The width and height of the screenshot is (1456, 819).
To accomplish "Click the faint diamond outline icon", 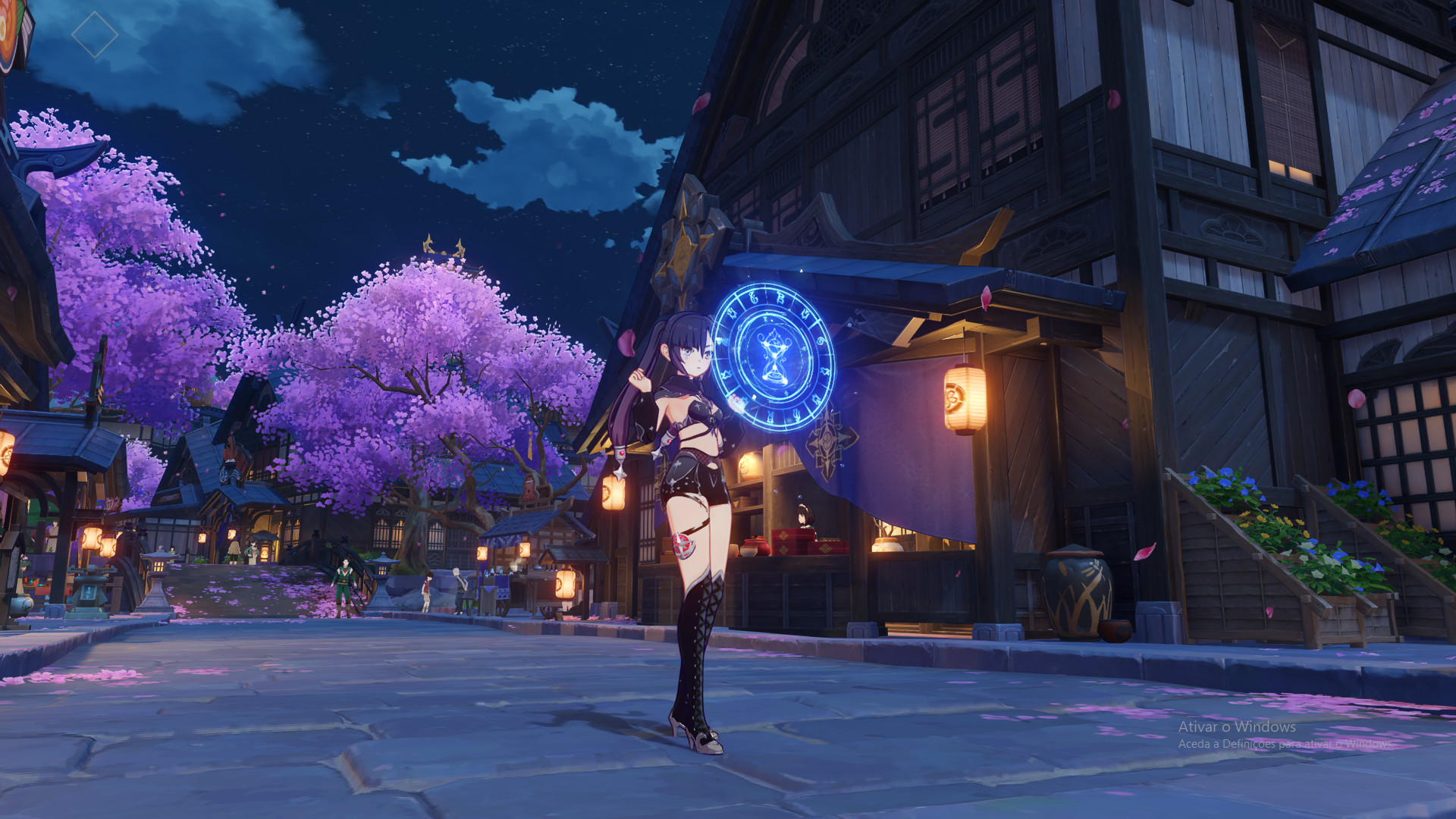I will coord(95,34).
